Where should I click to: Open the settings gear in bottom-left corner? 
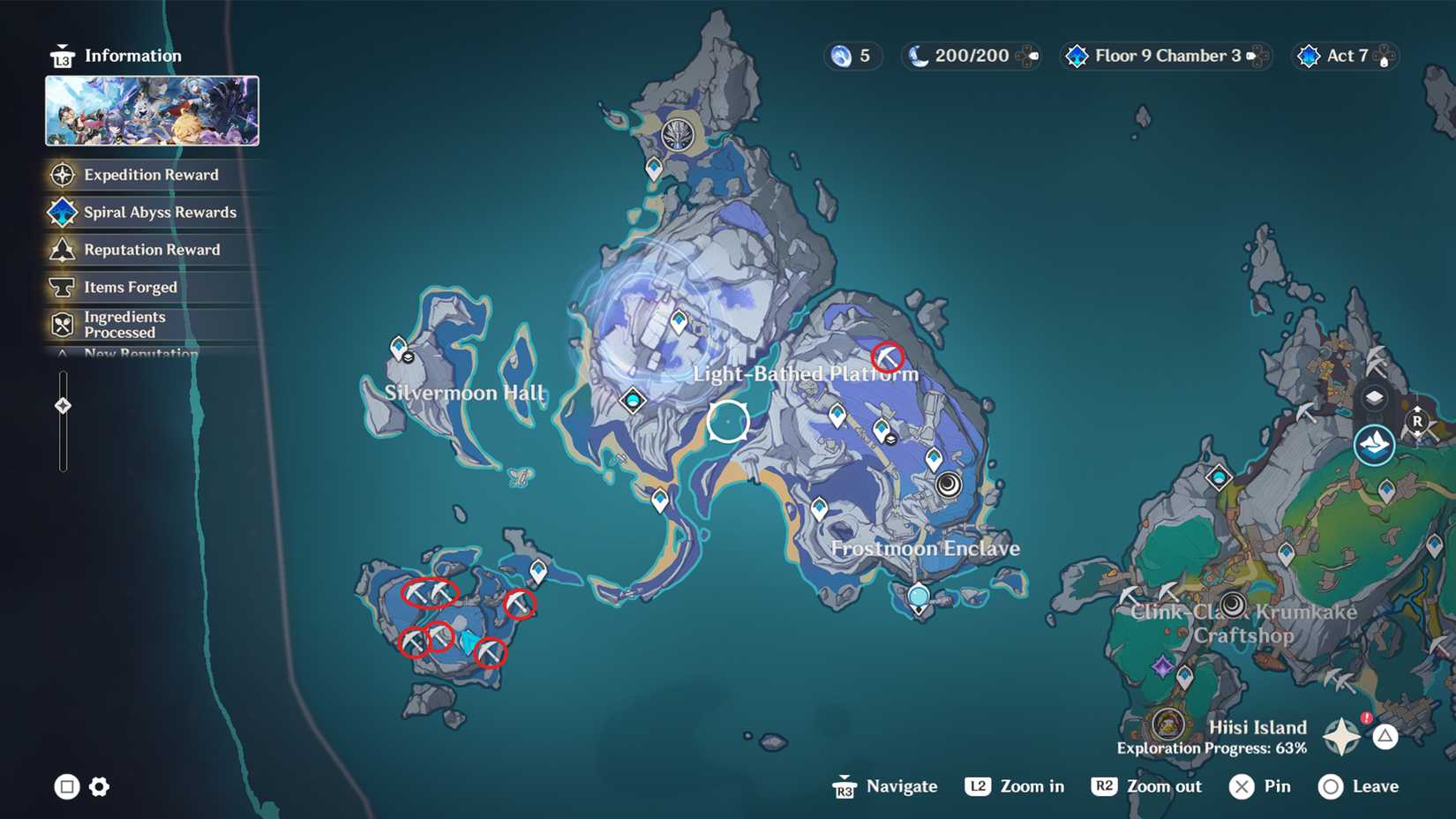(99, 785)
